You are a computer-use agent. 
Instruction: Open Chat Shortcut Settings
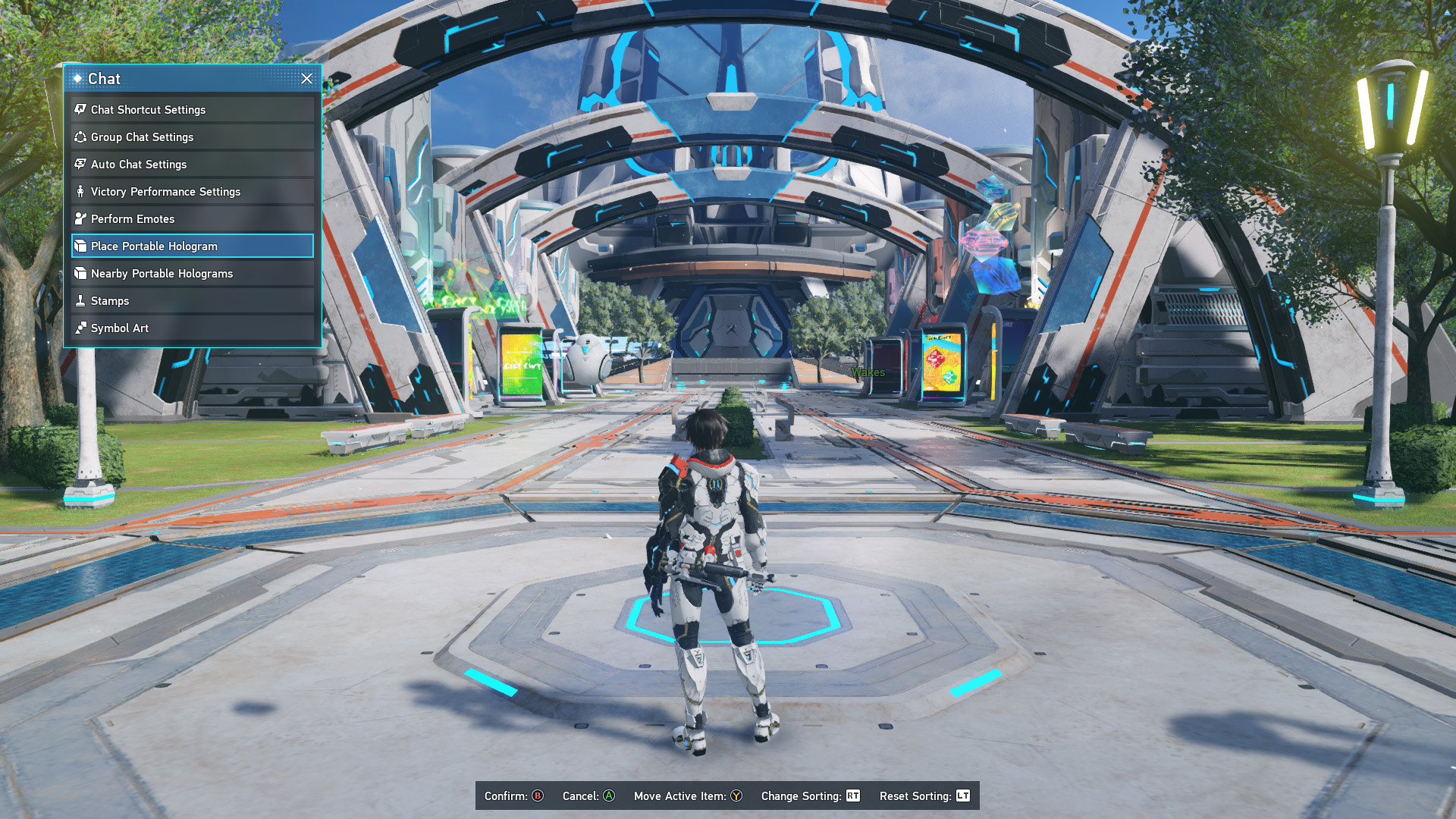coord(148,110)
